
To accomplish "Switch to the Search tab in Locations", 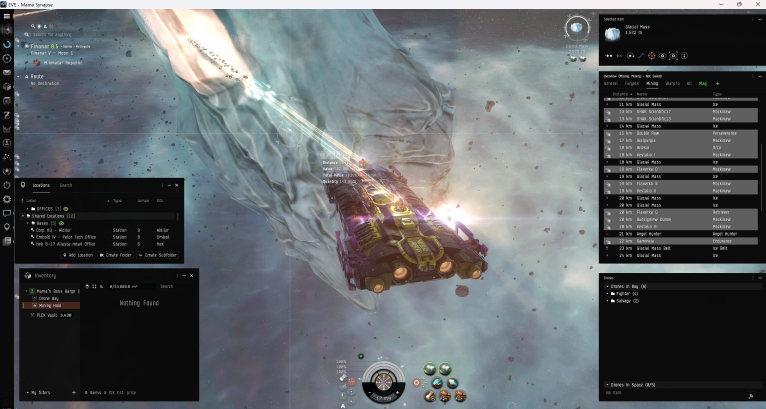I will pos(65,185).
